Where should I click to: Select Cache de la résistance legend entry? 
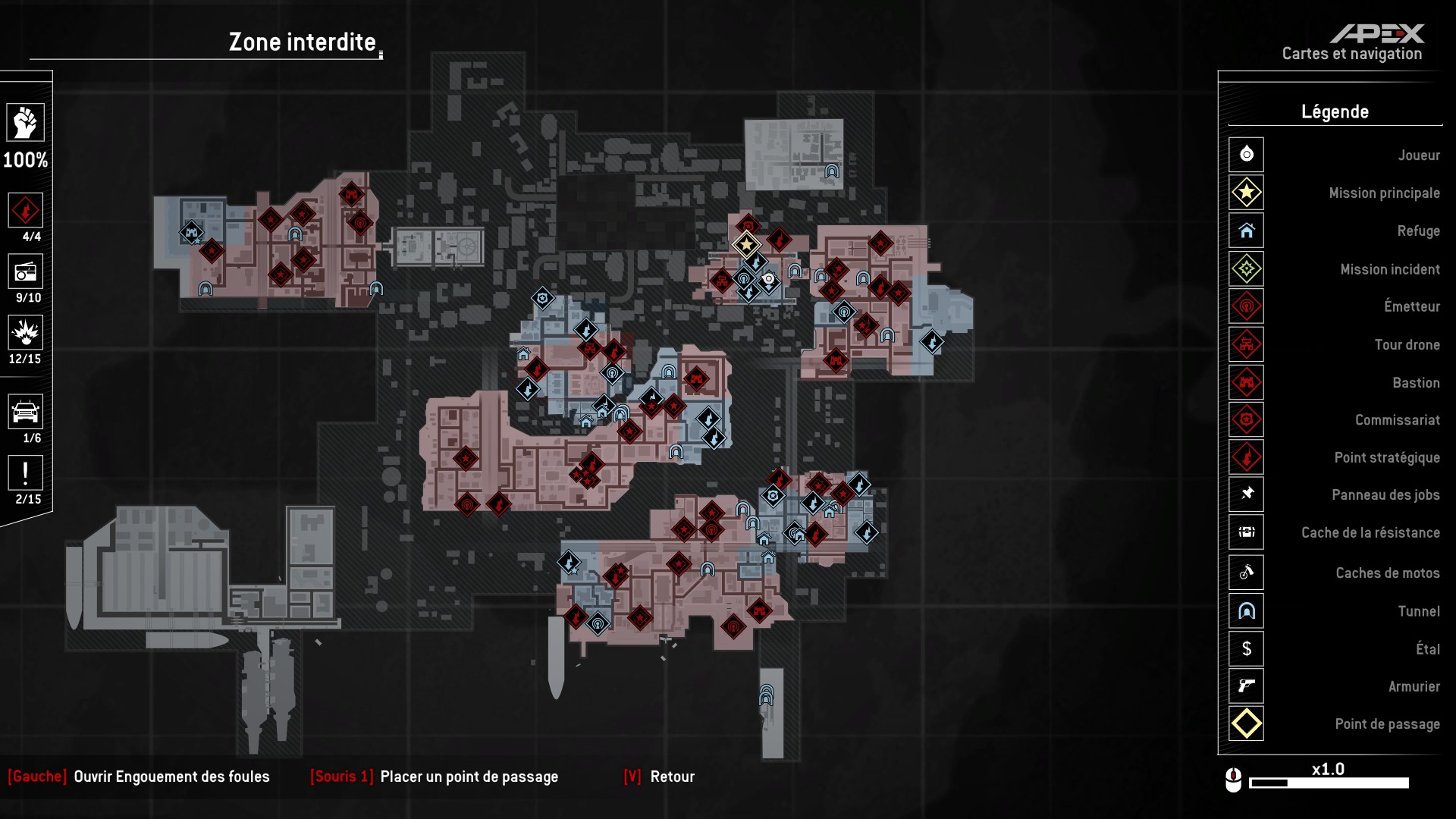click(x=1246, y=532)
